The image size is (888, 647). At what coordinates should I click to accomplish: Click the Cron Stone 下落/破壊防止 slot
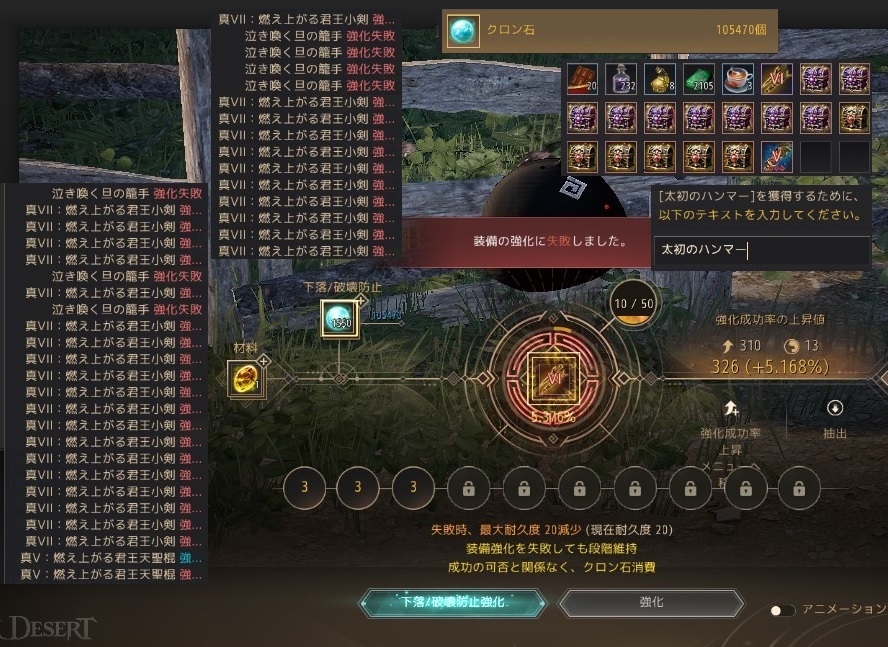tap(339, 319)
